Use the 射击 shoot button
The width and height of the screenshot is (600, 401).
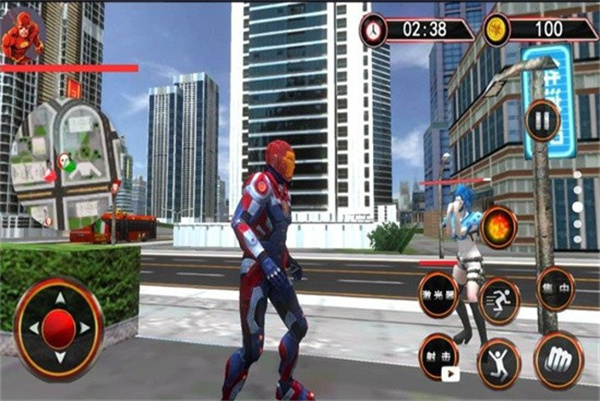click(438, 356)
